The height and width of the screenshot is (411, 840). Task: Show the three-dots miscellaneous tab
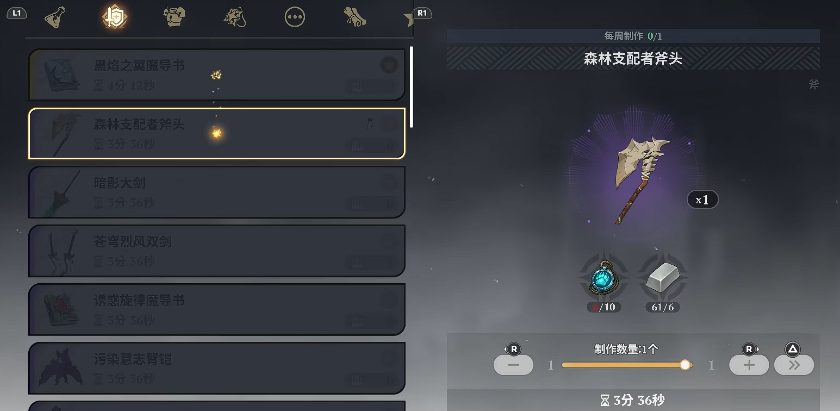[295, 17]
